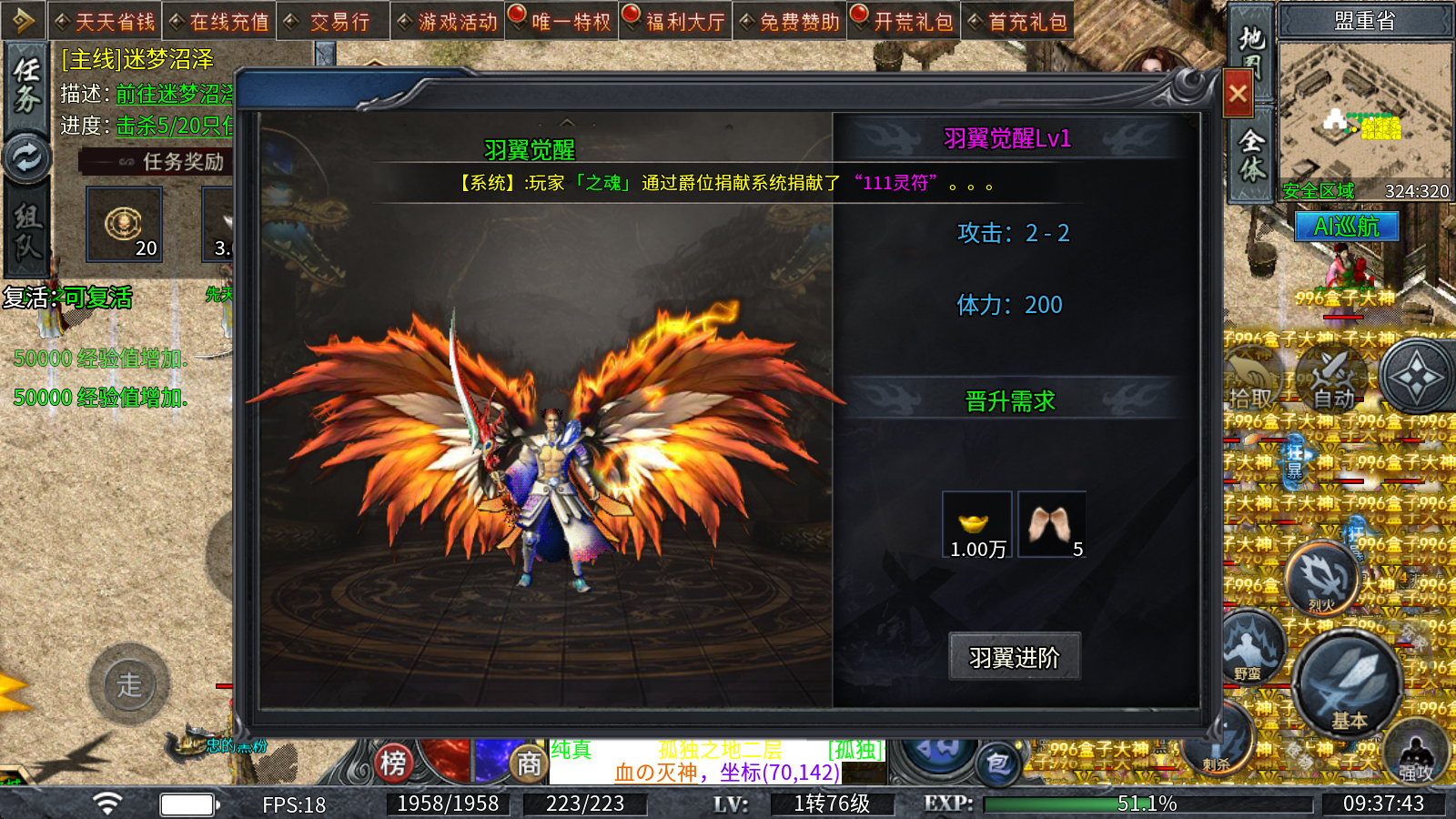Open the 天天省钱 menu
This screenshot has width=1456, height=819.
[x=106, y=21]
